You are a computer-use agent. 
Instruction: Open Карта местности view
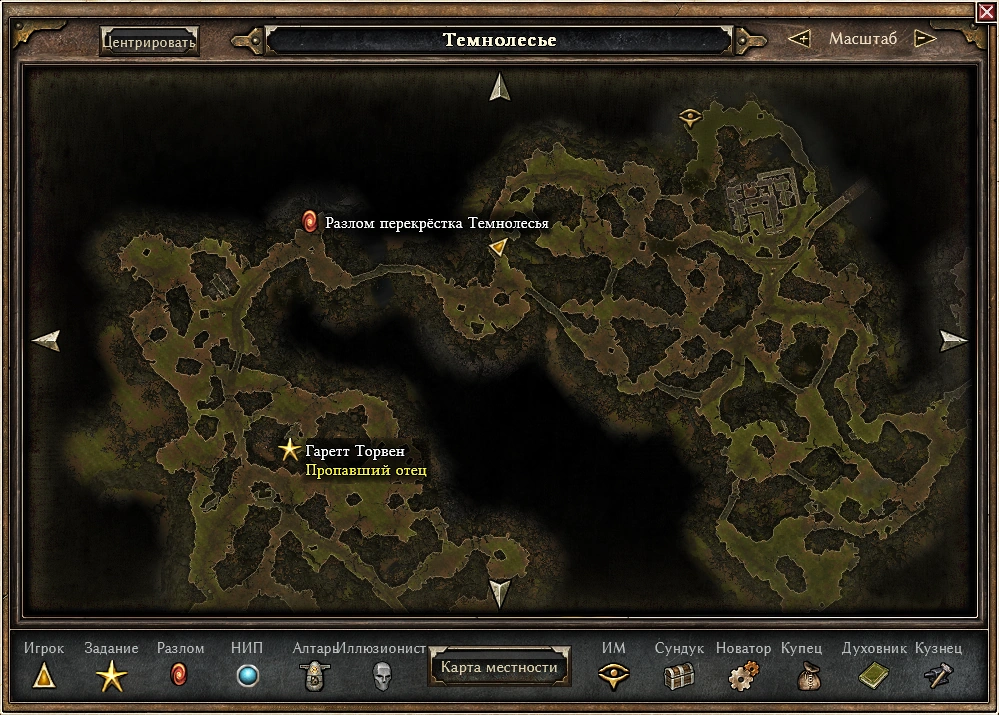pos(499,667)
